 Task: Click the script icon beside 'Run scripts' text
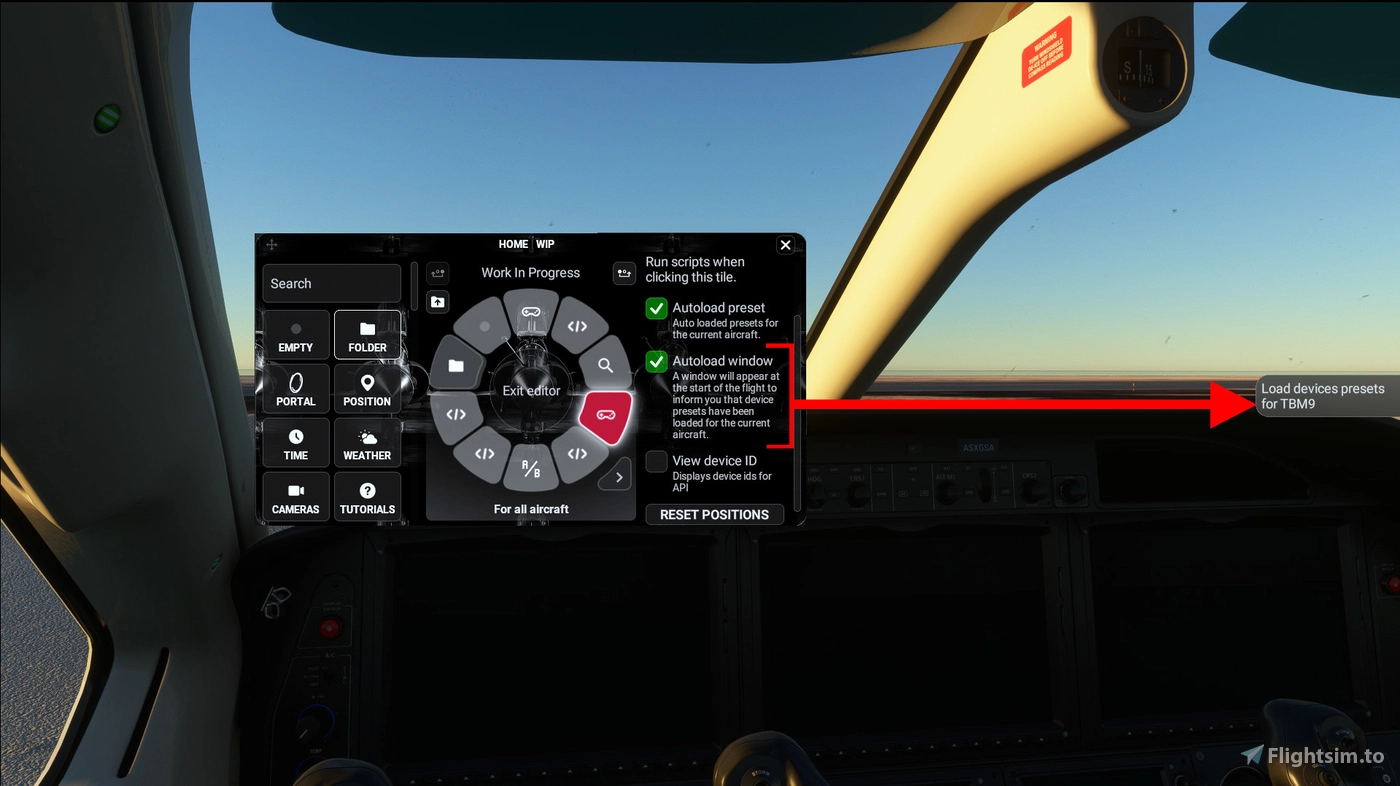(623, 272)
